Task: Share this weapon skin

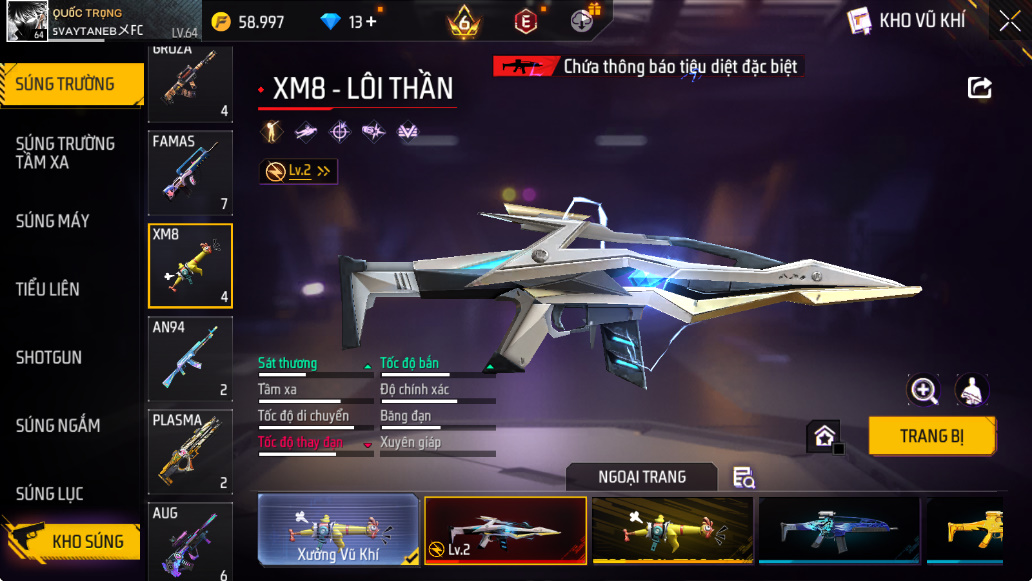Action: point(980,88)
